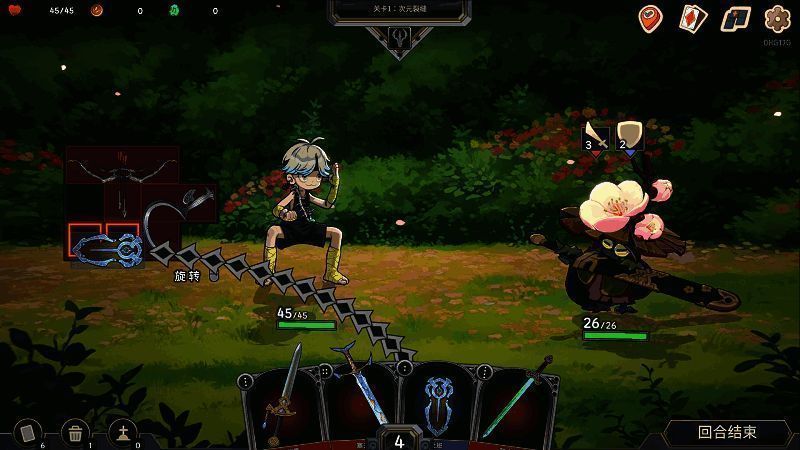
Task: Open the dark blue panels icon
Action: [x=736, y=18]
